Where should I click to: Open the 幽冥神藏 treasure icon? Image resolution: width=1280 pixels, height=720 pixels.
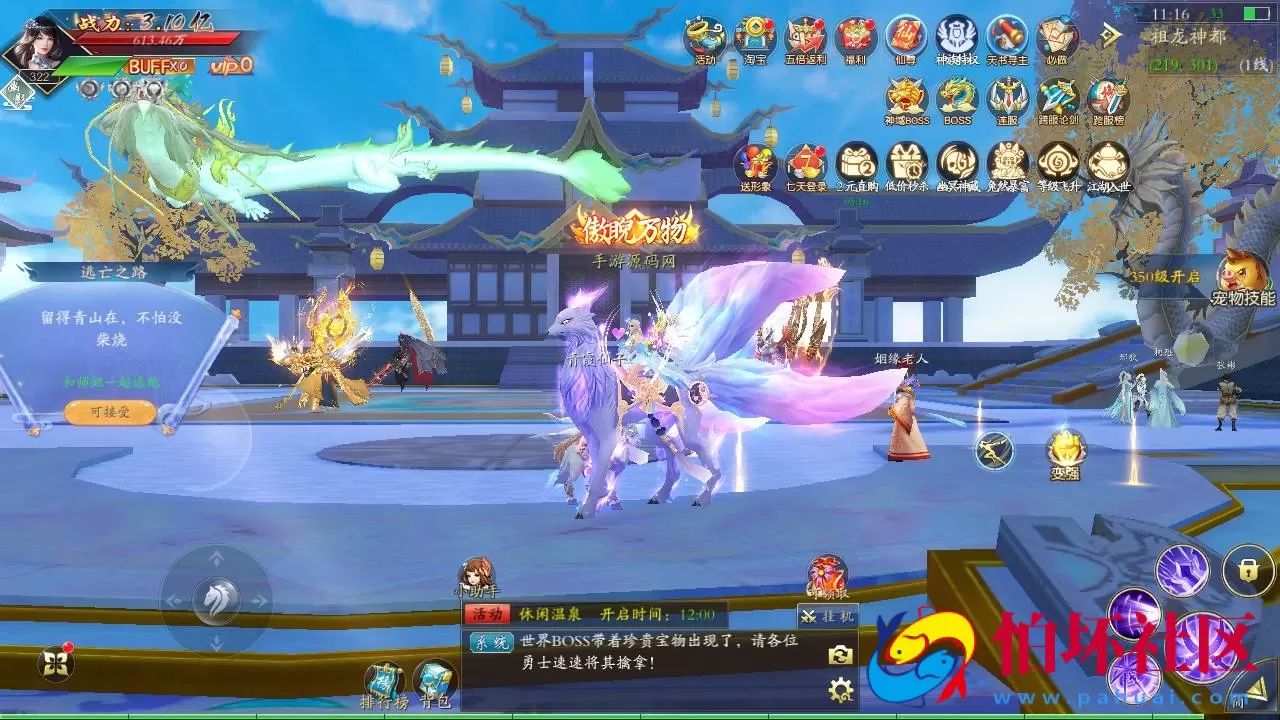[x=955, y=163]
